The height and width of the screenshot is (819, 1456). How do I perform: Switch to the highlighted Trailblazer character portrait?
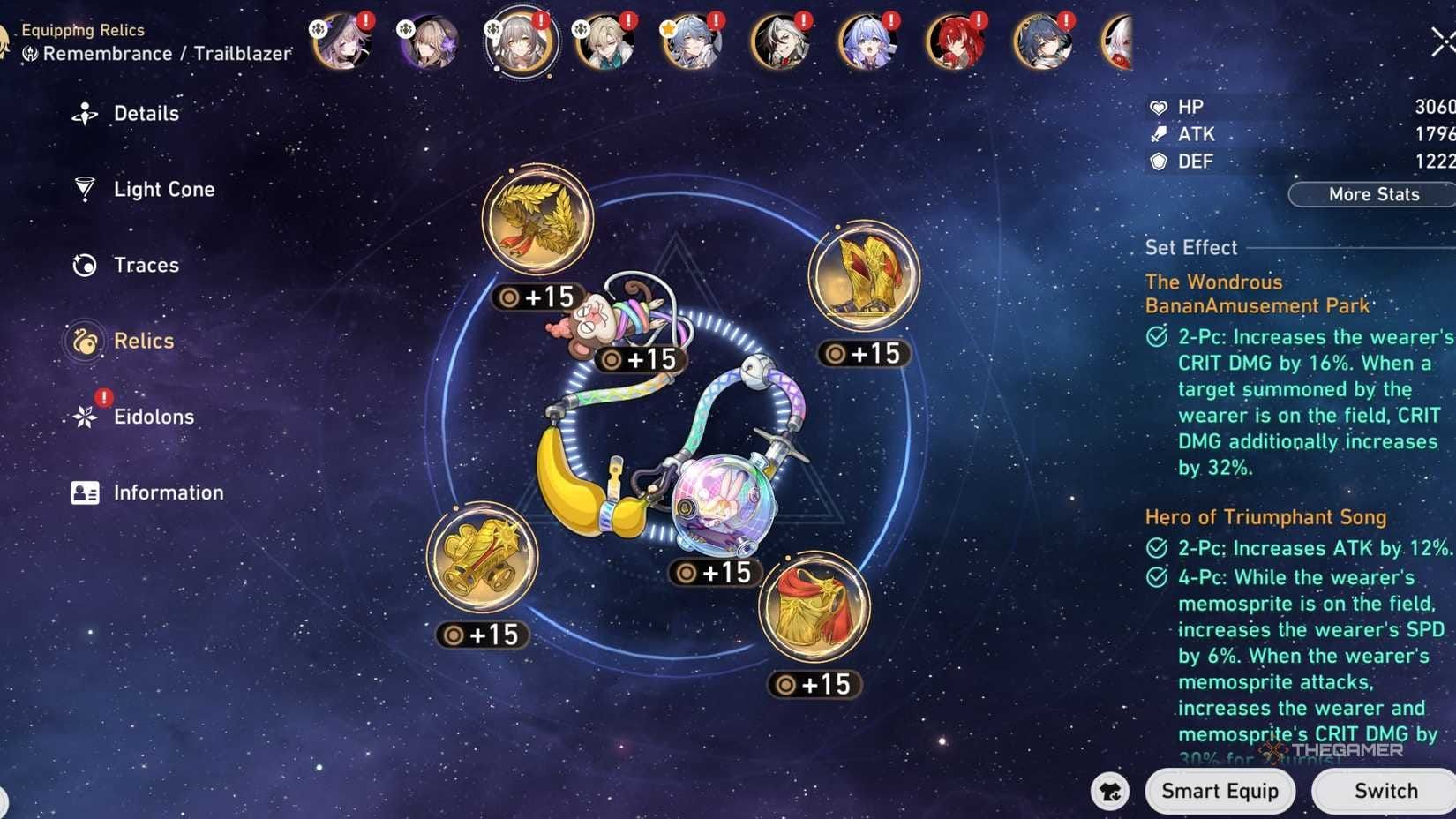[x=520, y=41]
